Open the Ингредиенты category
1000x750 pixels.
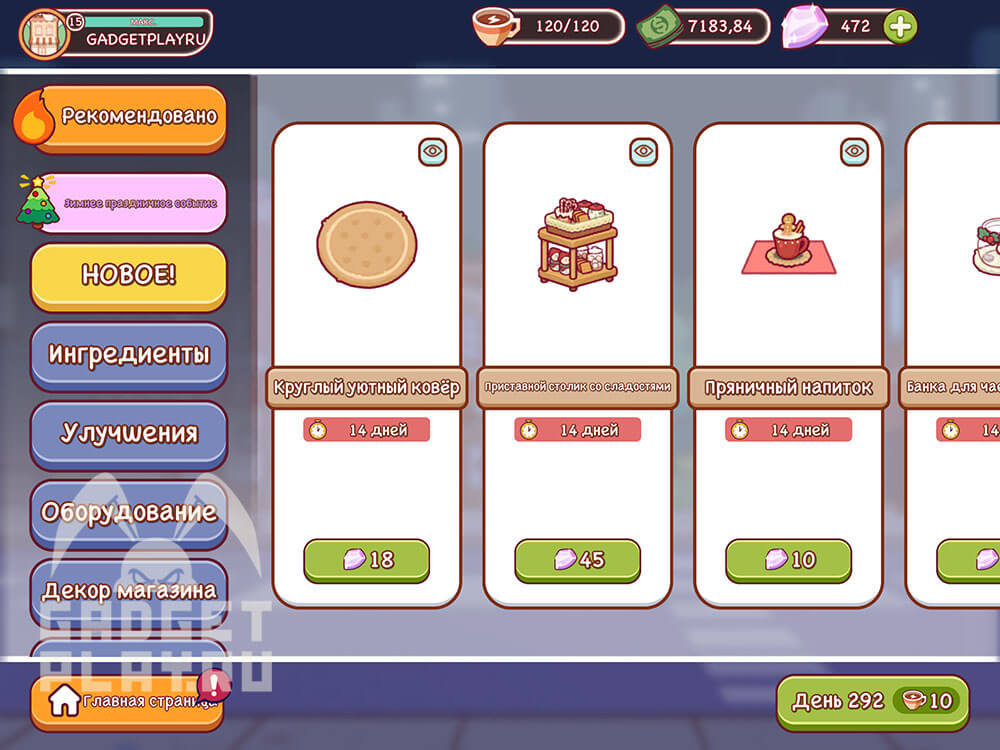pos(128,354)
